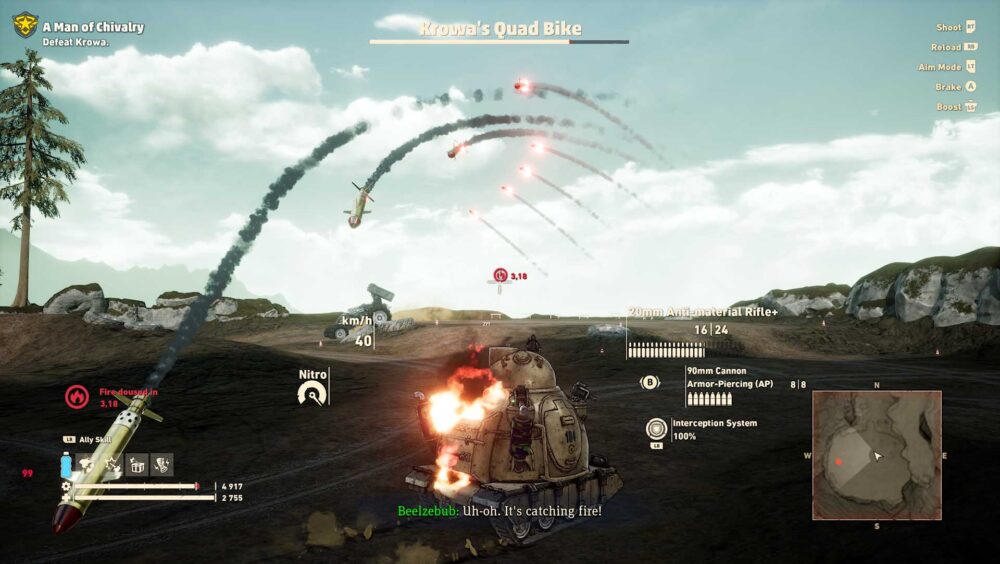
Task: Select the red enemy marker on the minimap
Action: click(838, 461)
